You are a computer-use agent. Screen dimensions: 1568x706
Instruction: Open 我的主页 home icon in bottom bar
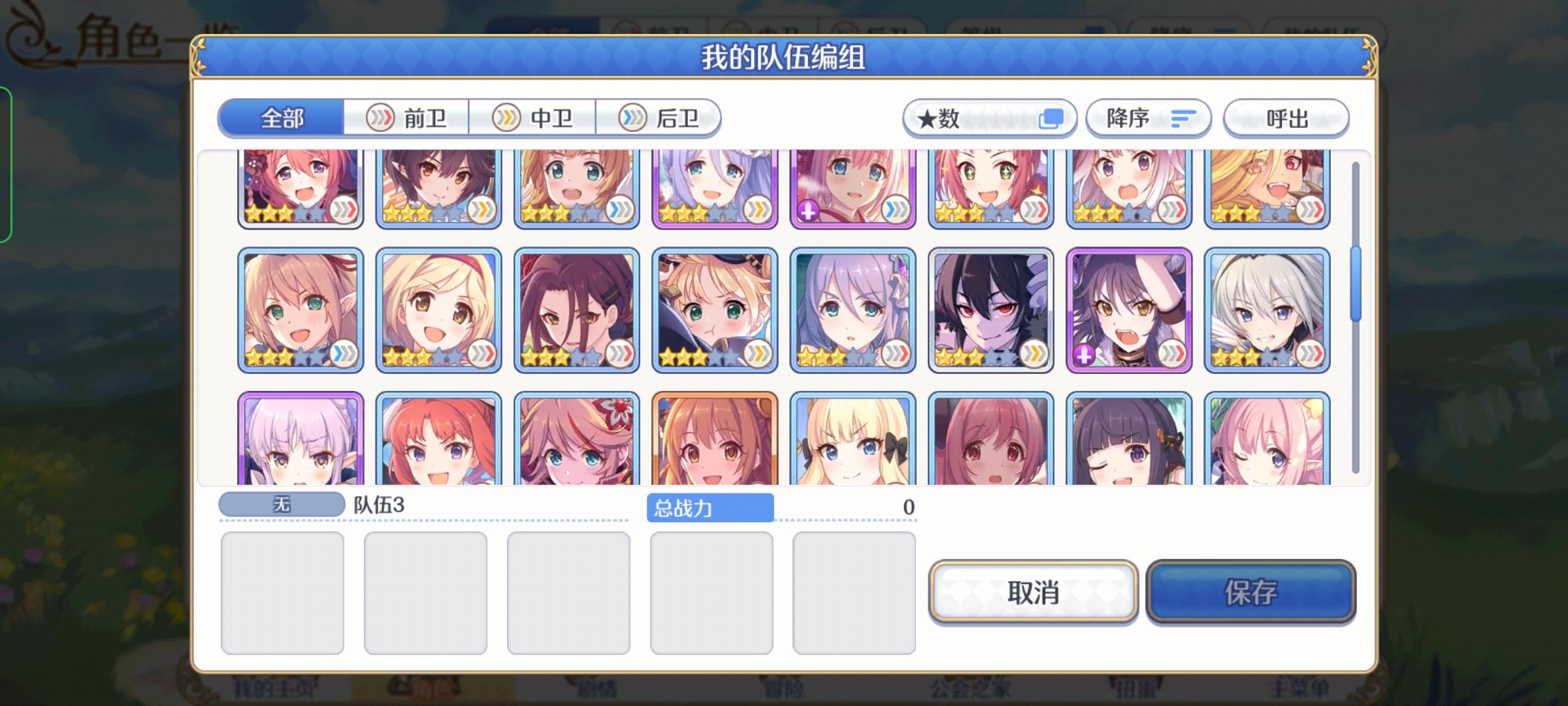click(x=274, y=692)
